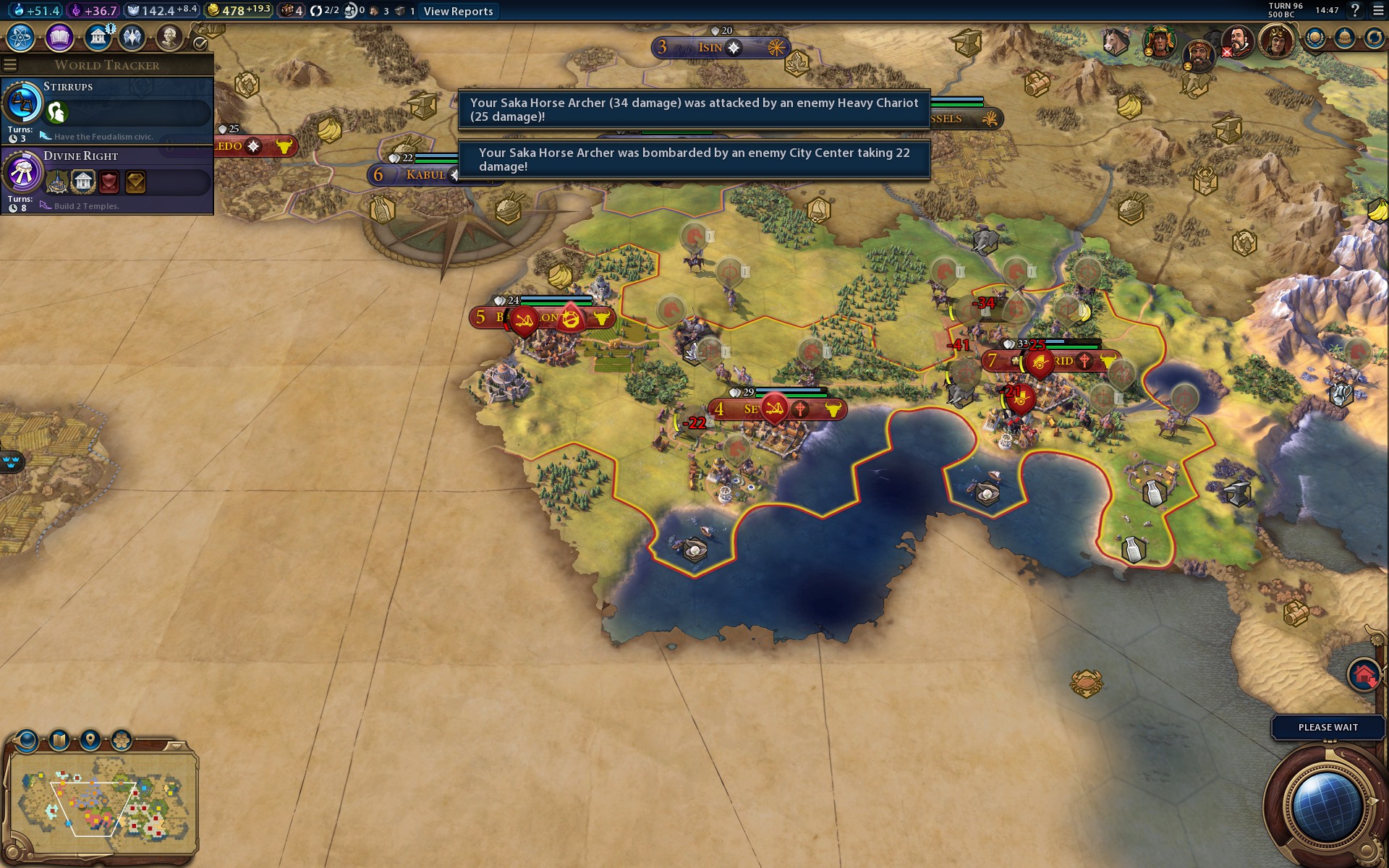Open the Civilopedia question mark button
This screenshot has width=1389, height=868.
tap(1355, 10)
